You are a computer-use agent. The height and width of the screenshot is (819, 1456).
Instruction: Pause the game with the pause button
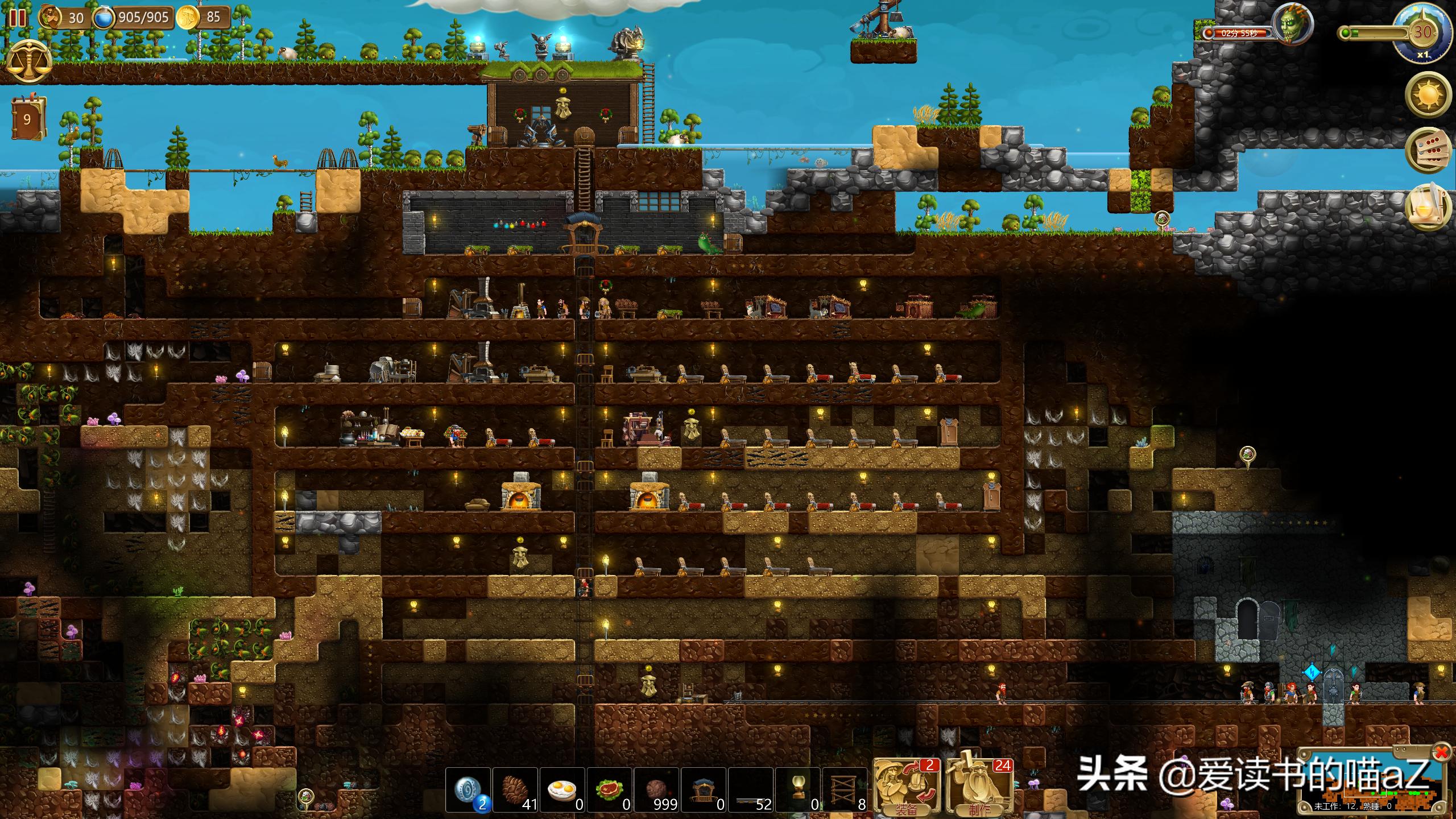tap(17, 17)
